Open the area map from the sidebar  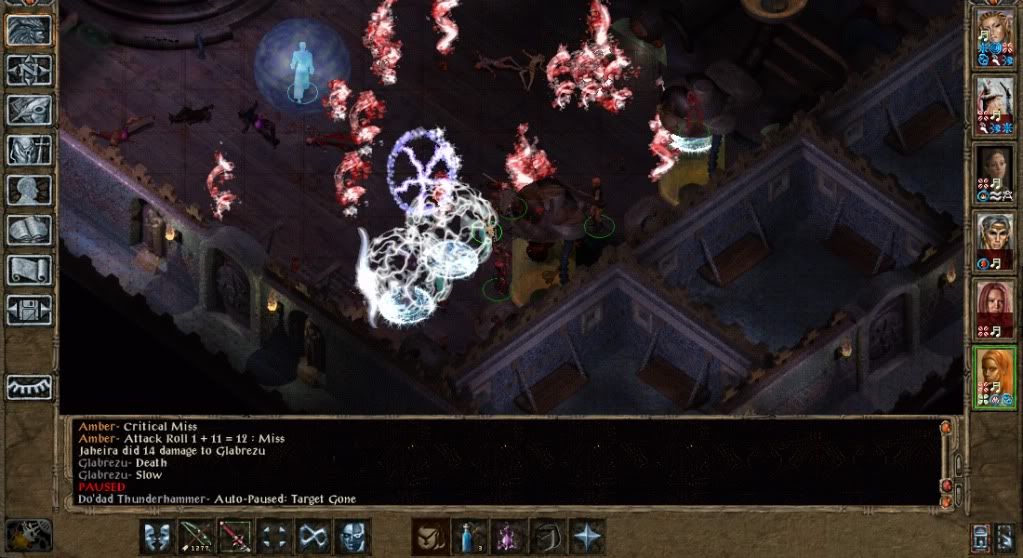coord(29,70)
